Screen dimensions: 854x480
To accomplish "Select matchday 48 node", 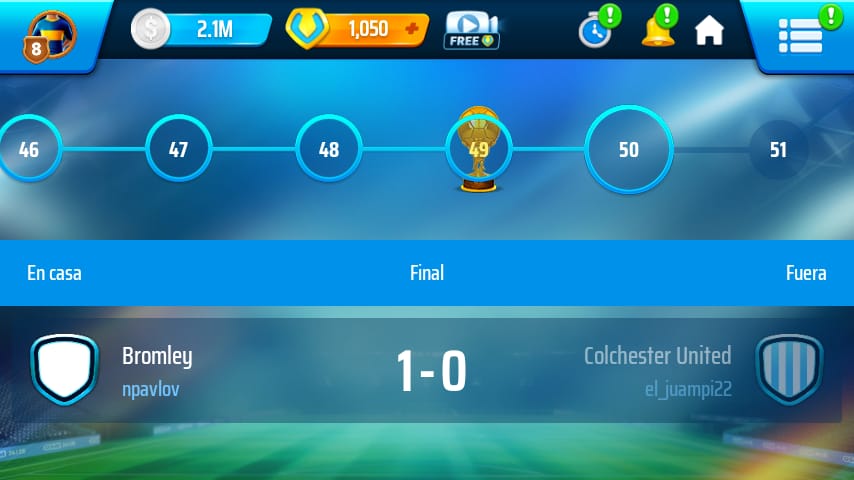I will point(328,150).
